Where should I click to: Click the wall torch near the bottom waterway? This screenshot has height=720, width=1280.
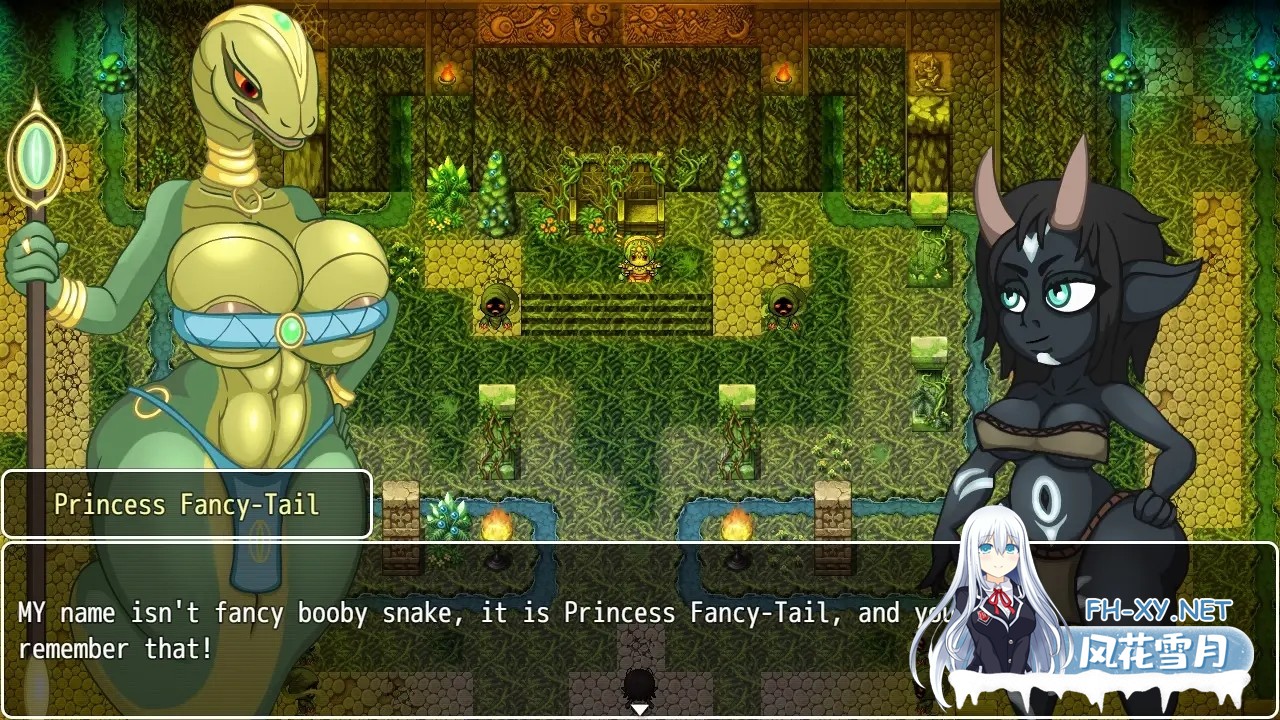737,525
